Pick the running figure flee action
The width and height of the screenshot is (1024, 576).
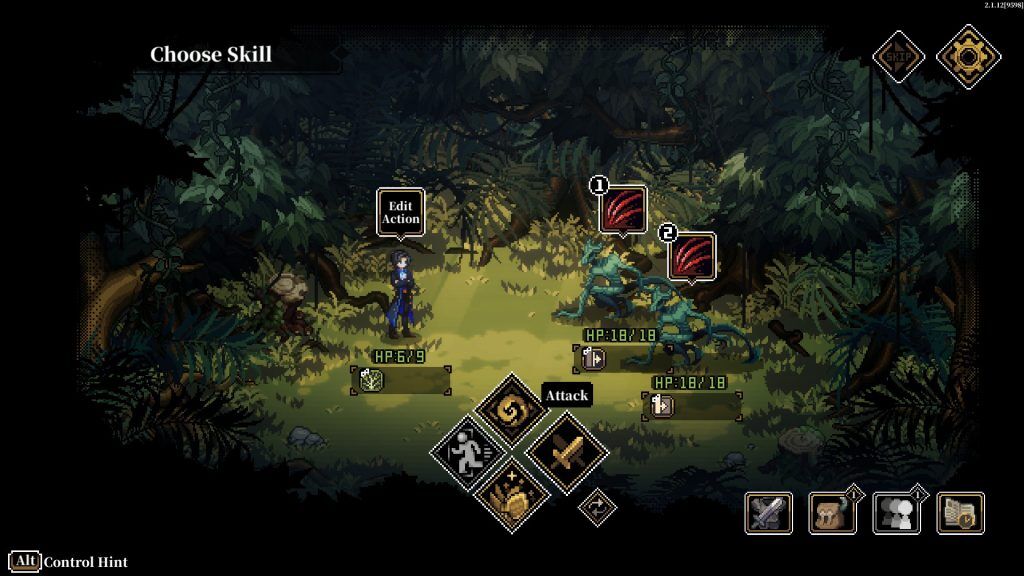pyautogui.click(x=468, y=452)
